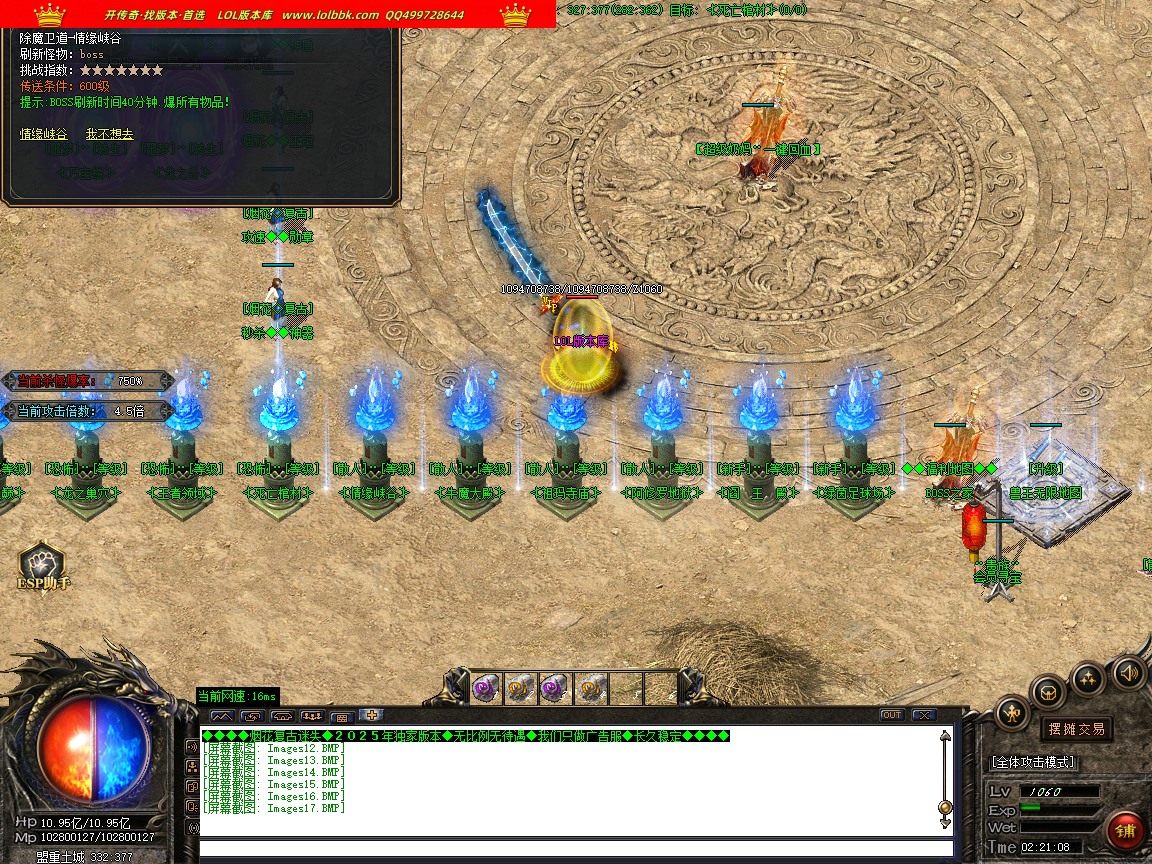Viewport: 1152px width, 864px height.
Task: Open the character warrior icon button
Action: (1013, 713)
